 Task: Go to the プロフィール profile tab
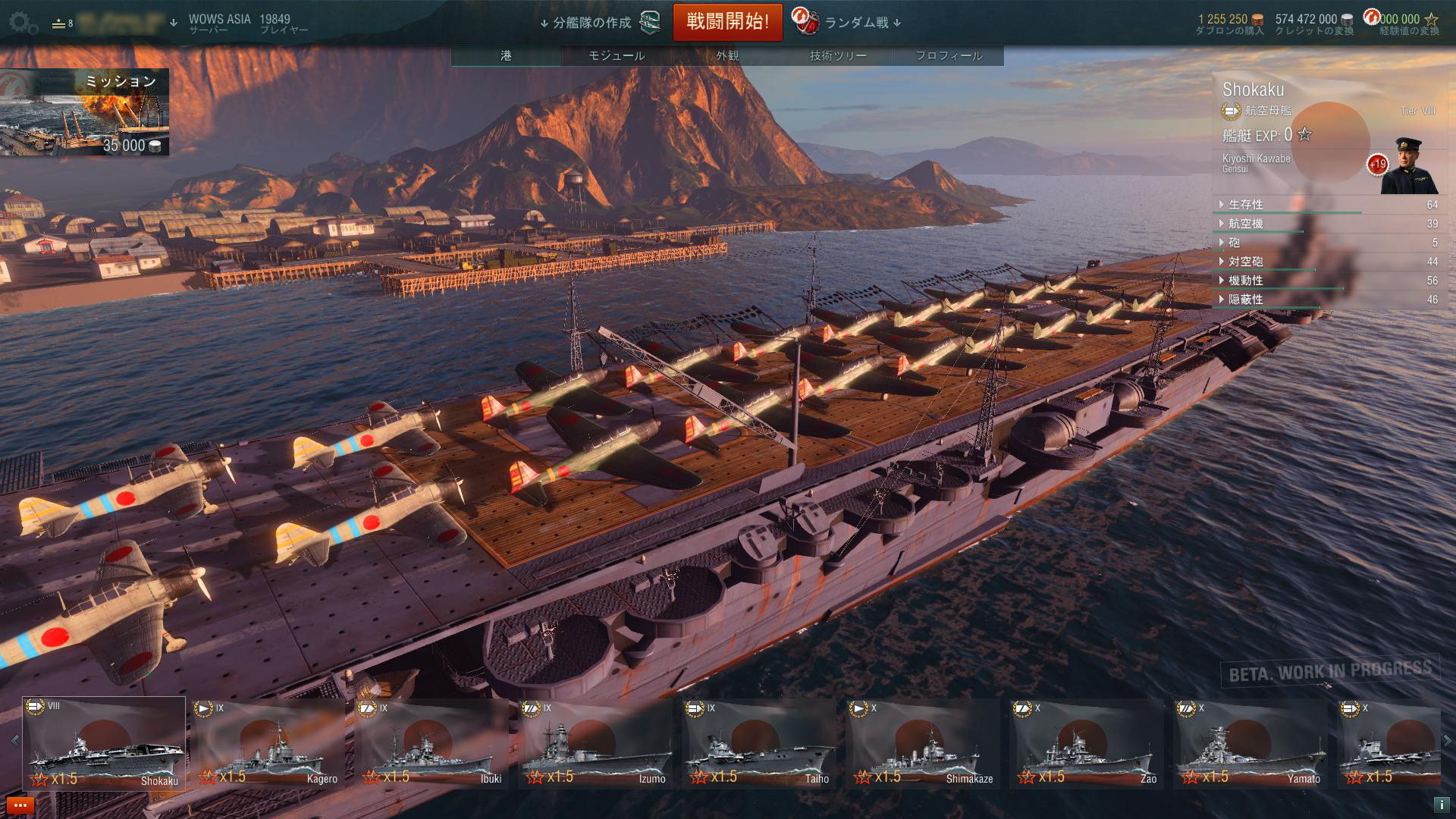pos(949,55)
